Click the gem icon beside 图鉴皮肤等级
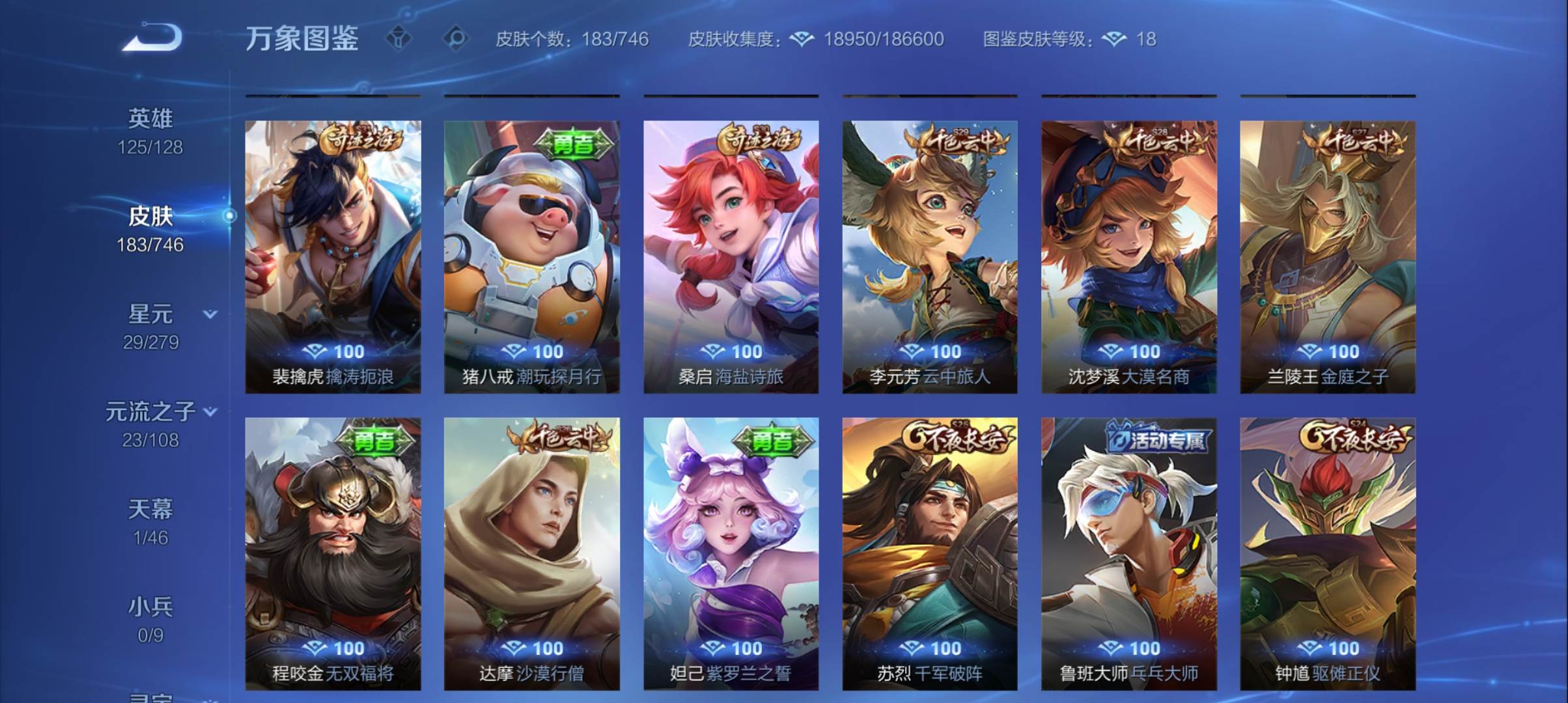Screen dimensions: 1568x703 pos(1115,39)
